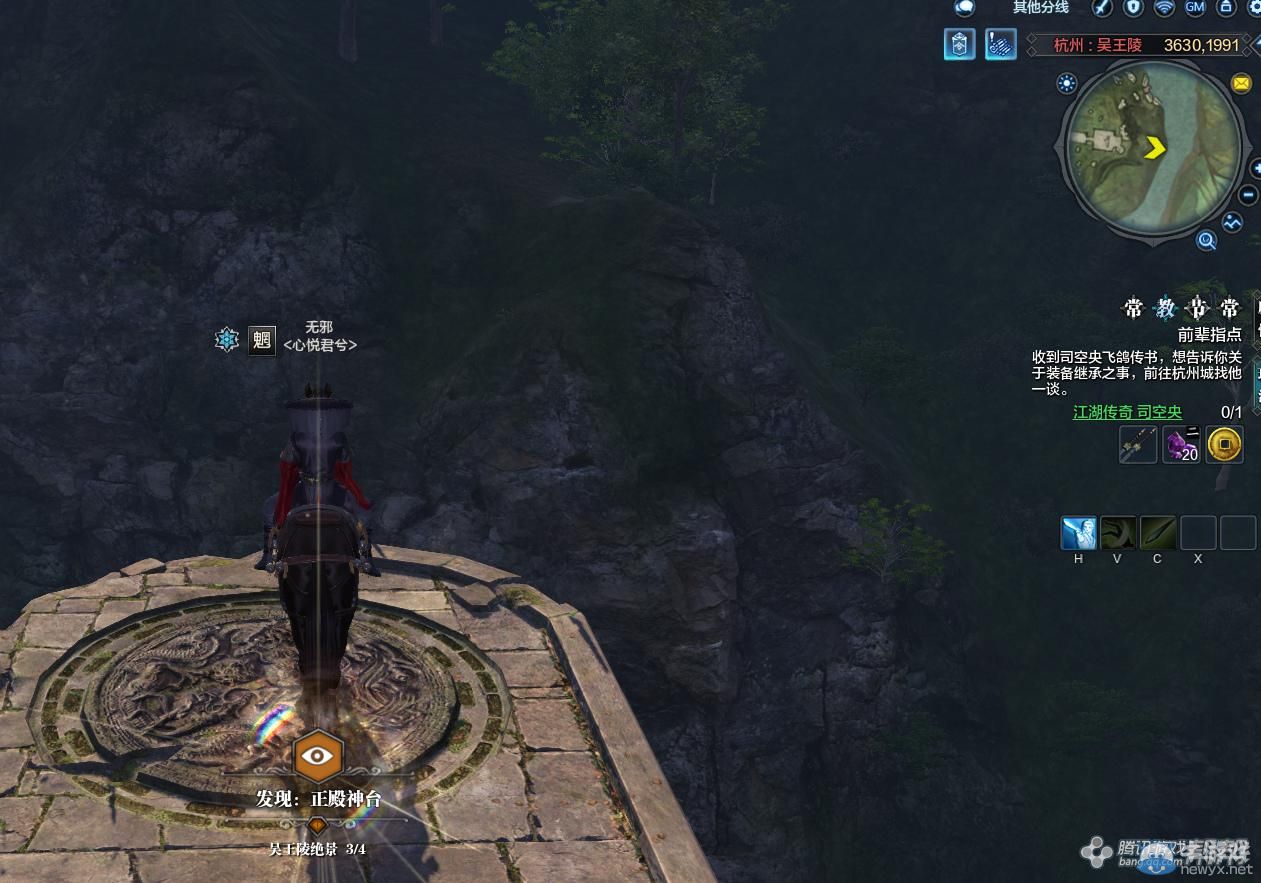Open the shield security icon
The width and height of the screenshot is (1261, 883).
pos(1133,8)
